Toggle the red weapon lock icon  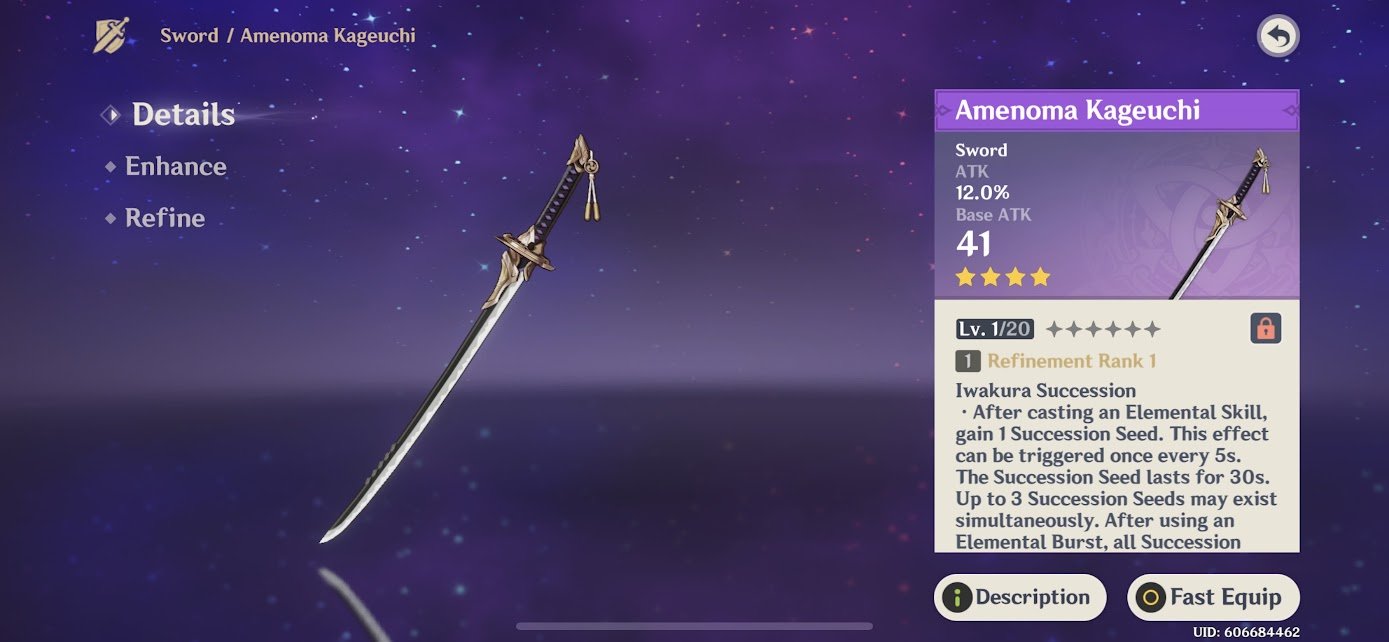point(1265,329)
